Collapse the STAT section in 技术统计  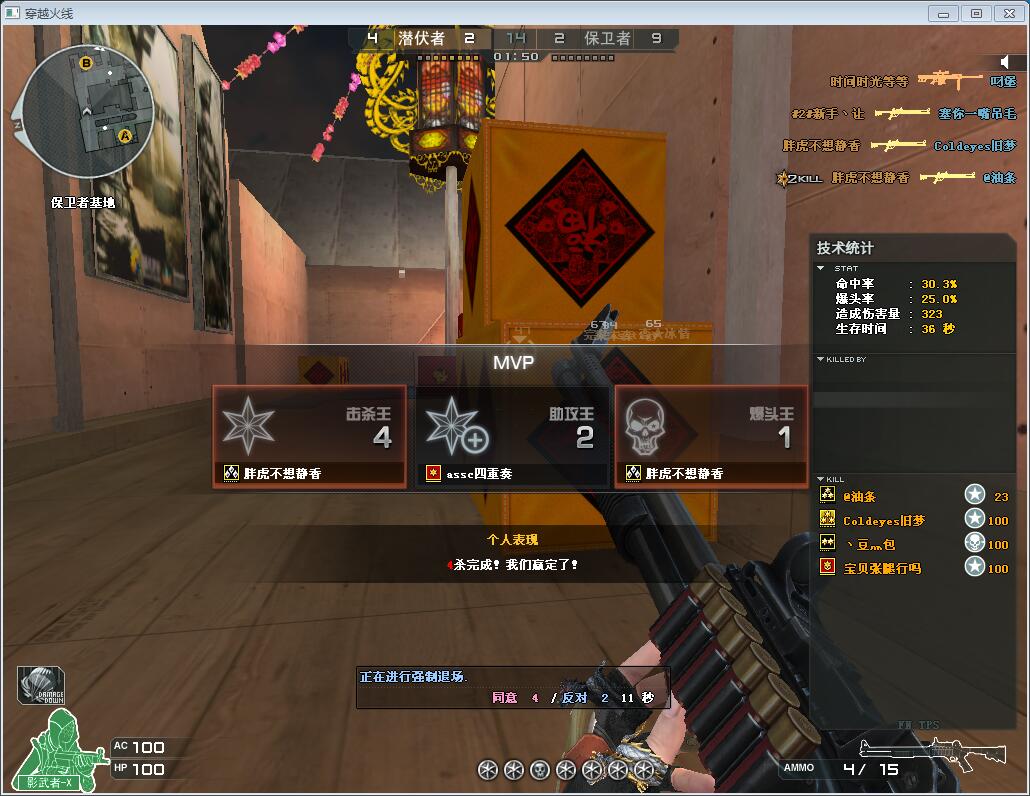point(821,268)
